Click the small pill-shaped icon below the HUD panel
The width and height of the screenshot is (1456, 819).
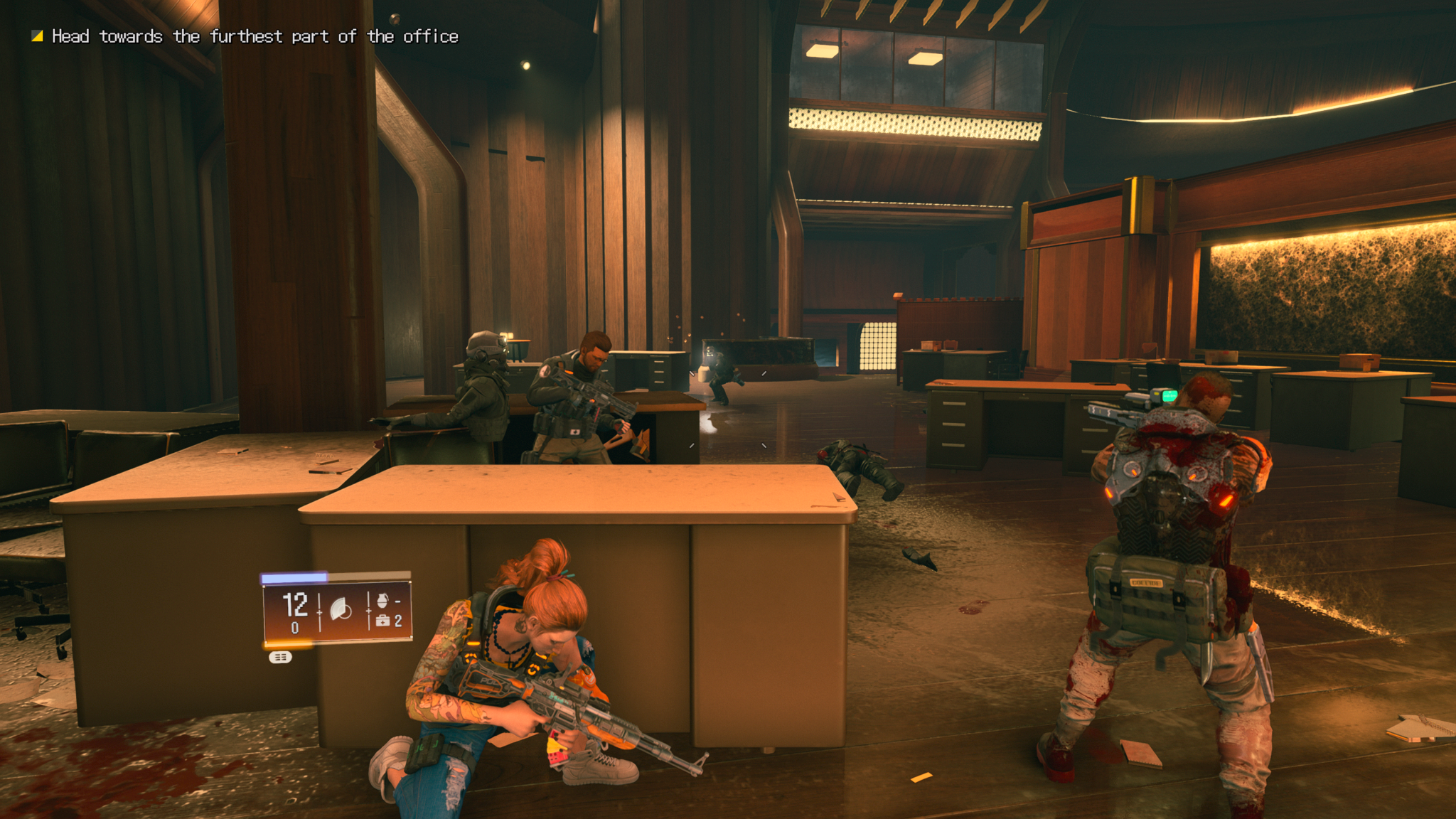click(280, 657)
